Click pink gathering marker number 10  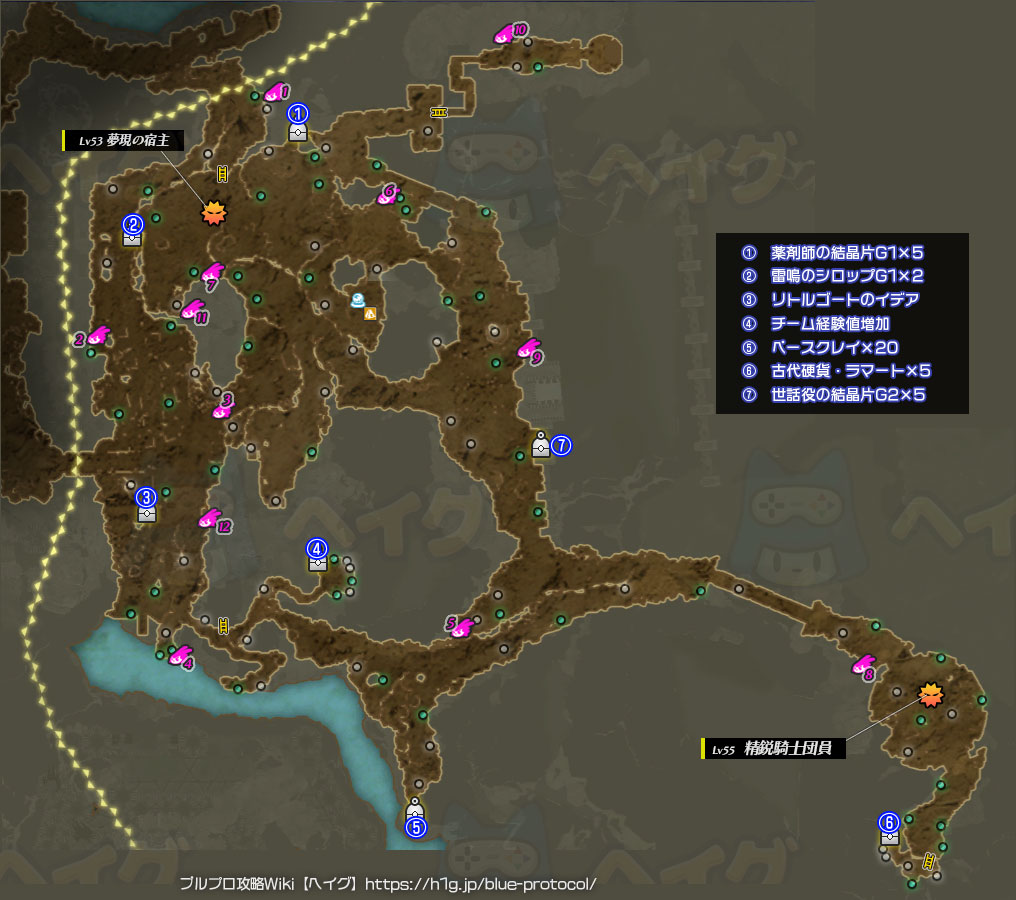507,34
